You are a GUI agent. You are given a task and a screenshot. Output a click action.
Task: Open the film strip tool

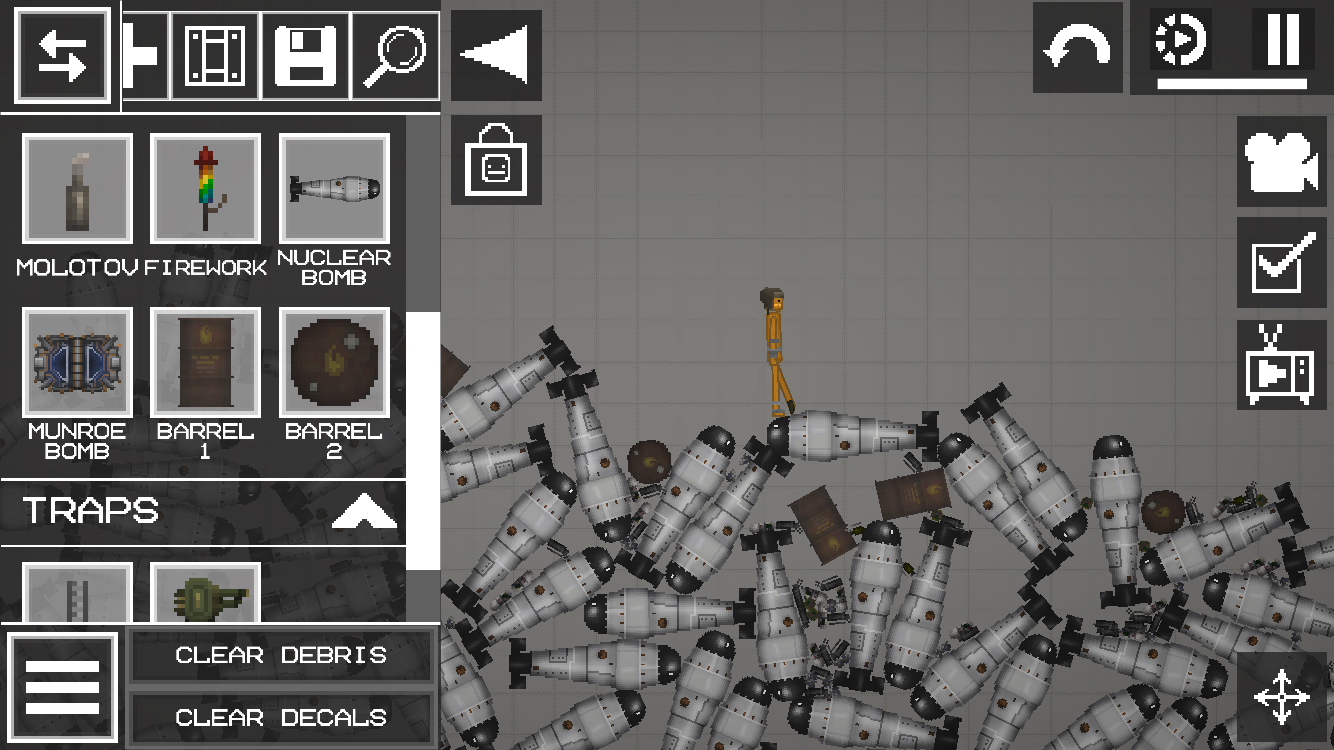point(215,56)
